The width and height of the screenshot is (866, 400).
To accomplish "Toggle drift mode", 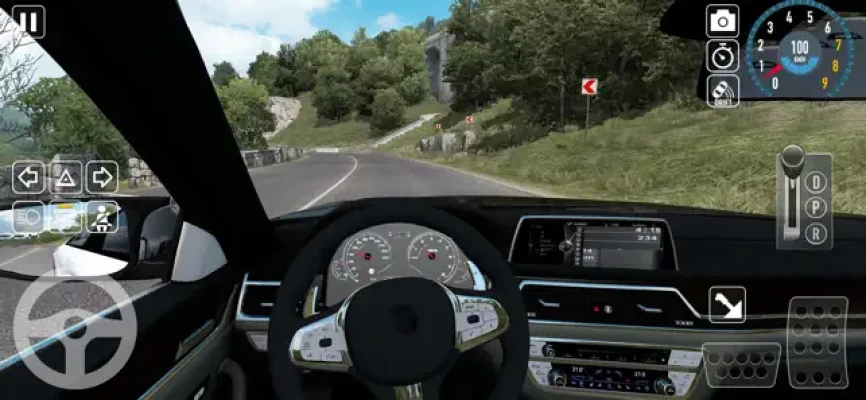I will [x=722, y=90].
